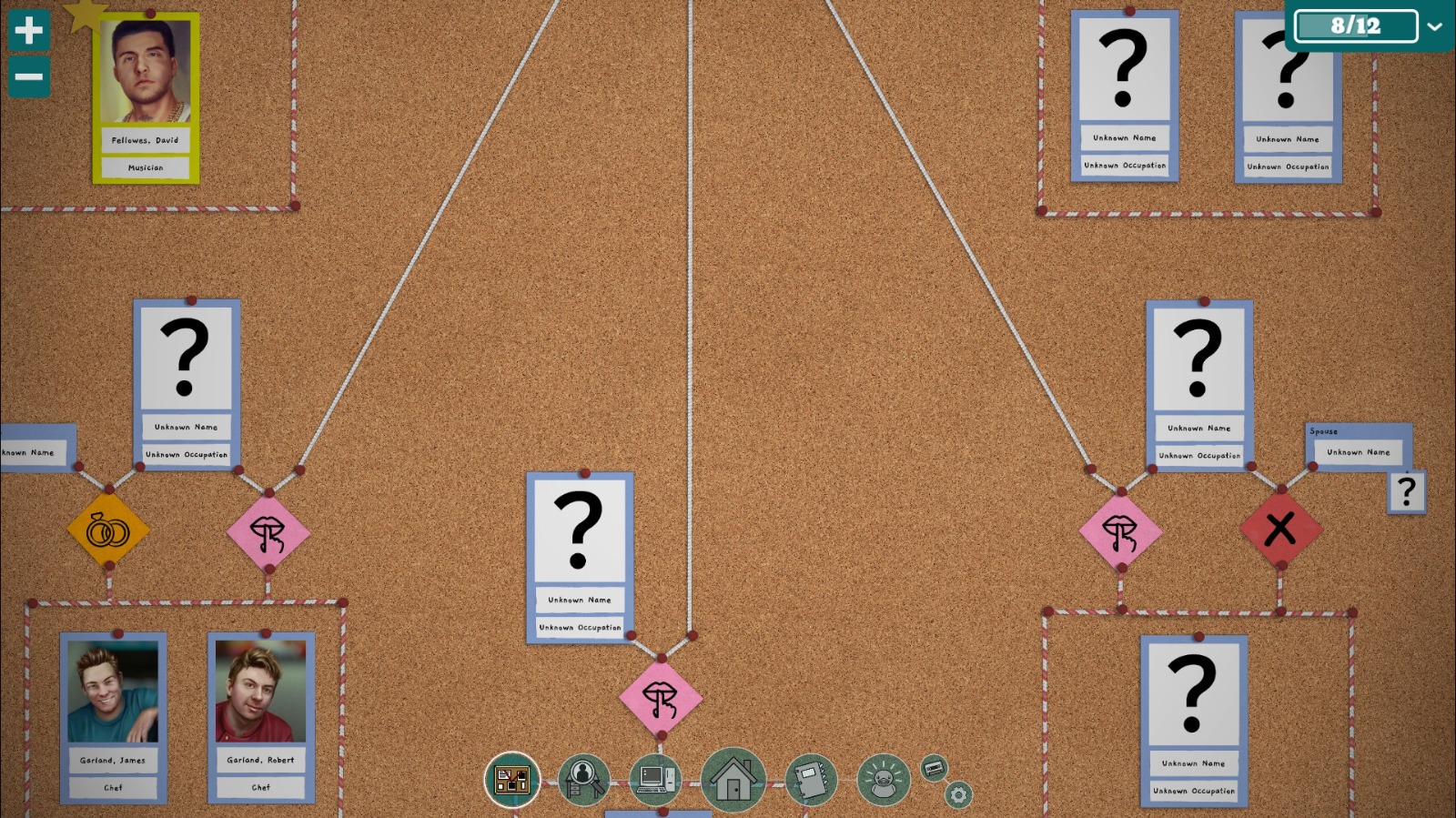Open the evidence board tool
1456x818 pixels.
point(512,778)
